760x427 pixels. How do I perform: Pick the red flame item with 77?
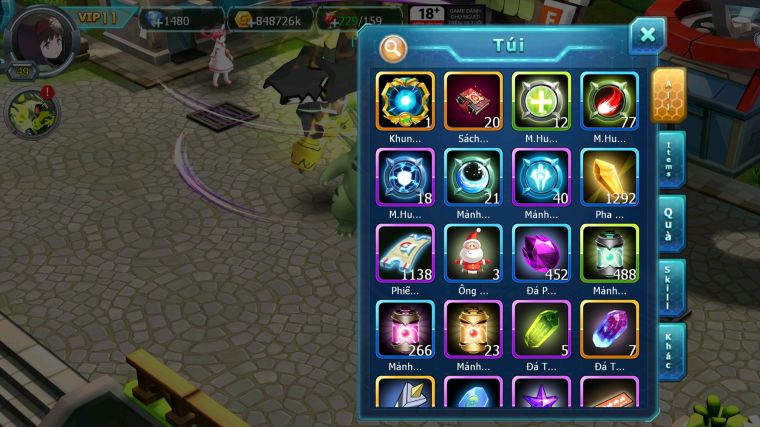tap(609, 101)
